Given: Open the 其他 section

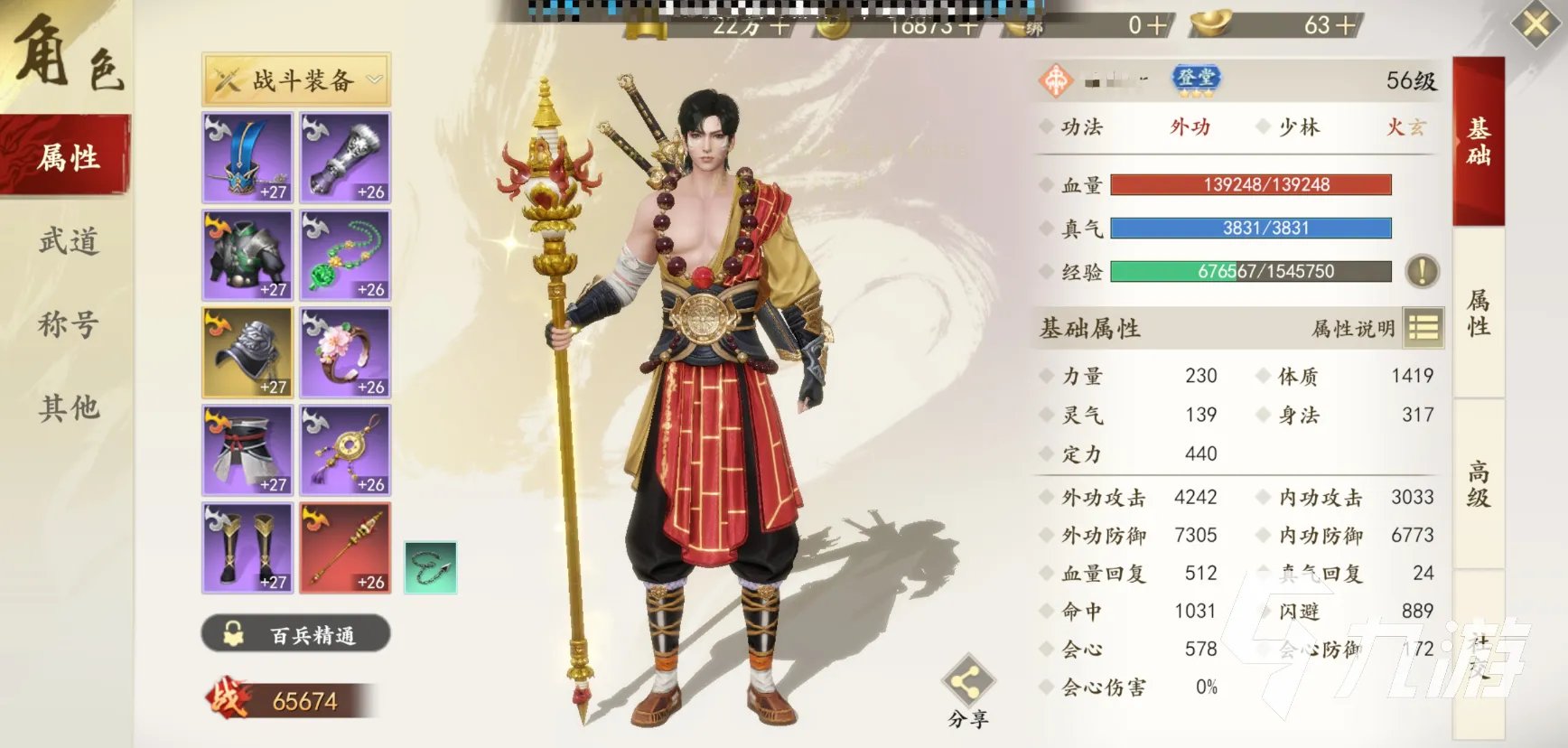Looking at the screenshot, I should (x=67, y=407).
